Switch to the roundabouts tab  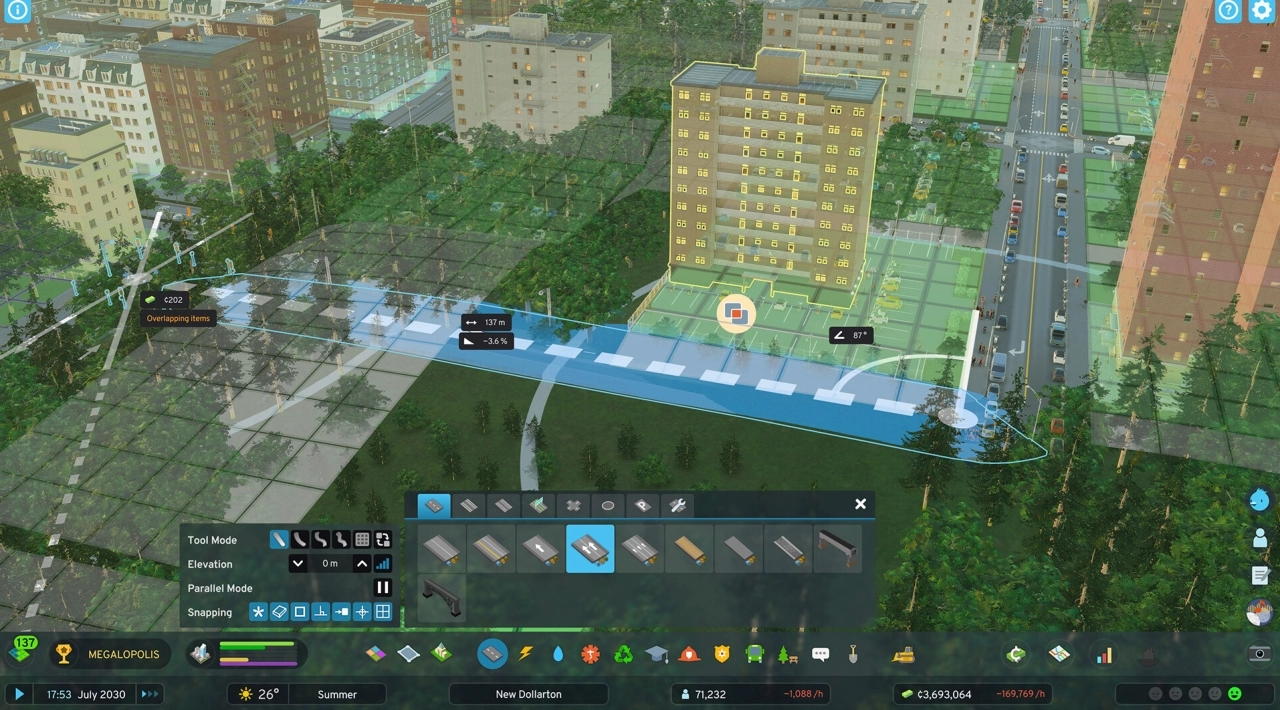tap(608, 505)
